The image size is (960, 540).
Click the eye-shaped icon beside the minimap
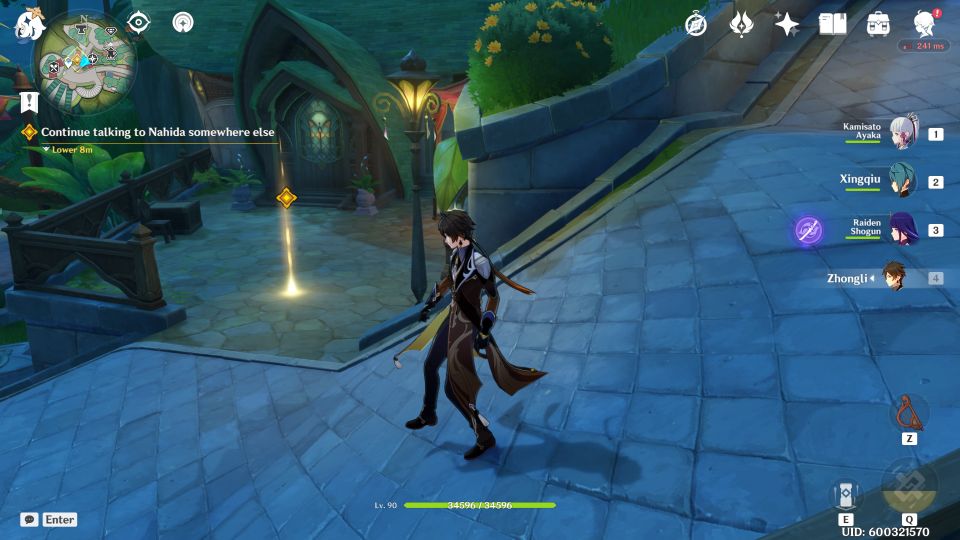click(138, 23)
